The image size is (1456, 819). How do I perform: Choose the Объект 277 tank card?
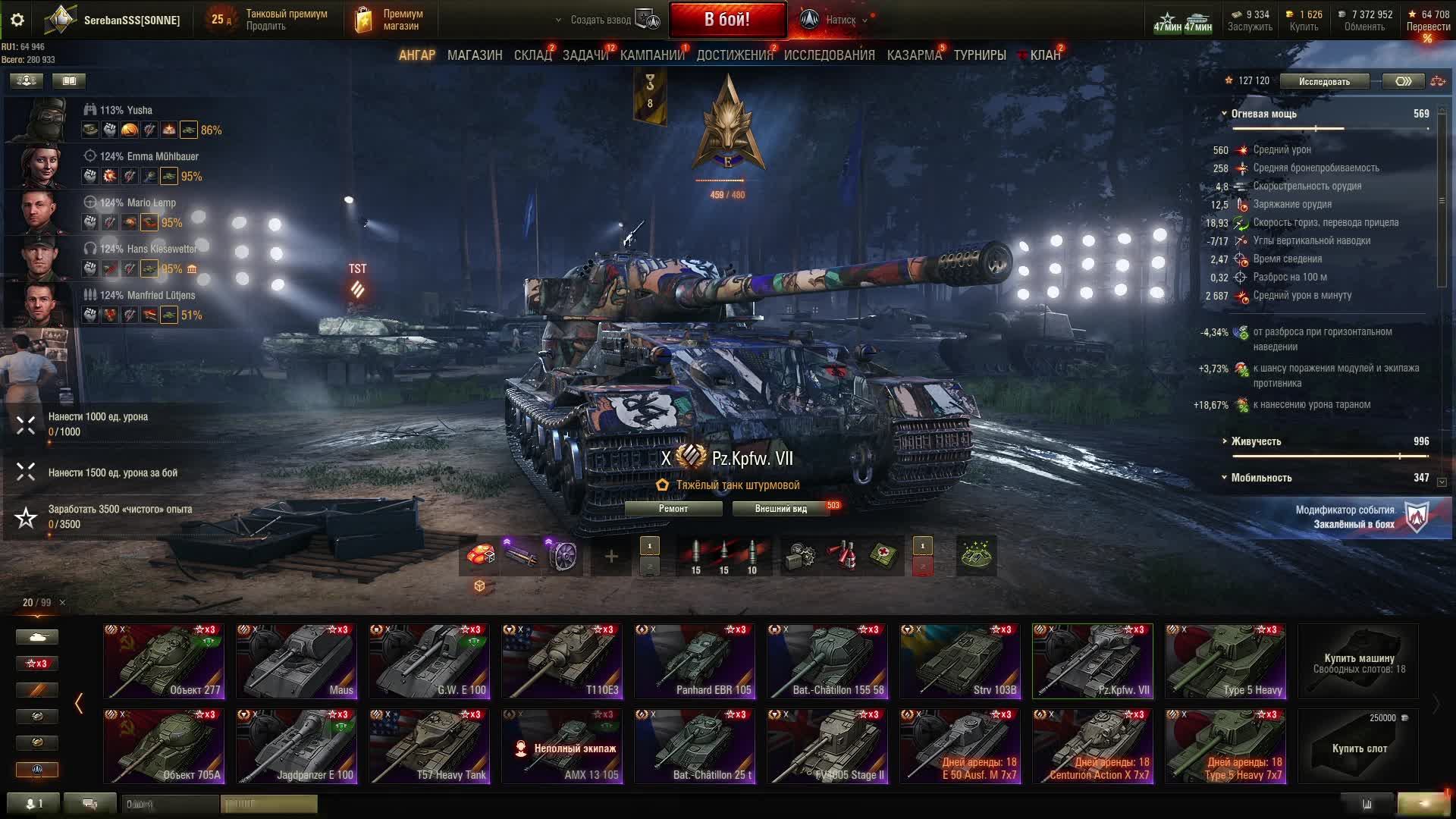164,661
